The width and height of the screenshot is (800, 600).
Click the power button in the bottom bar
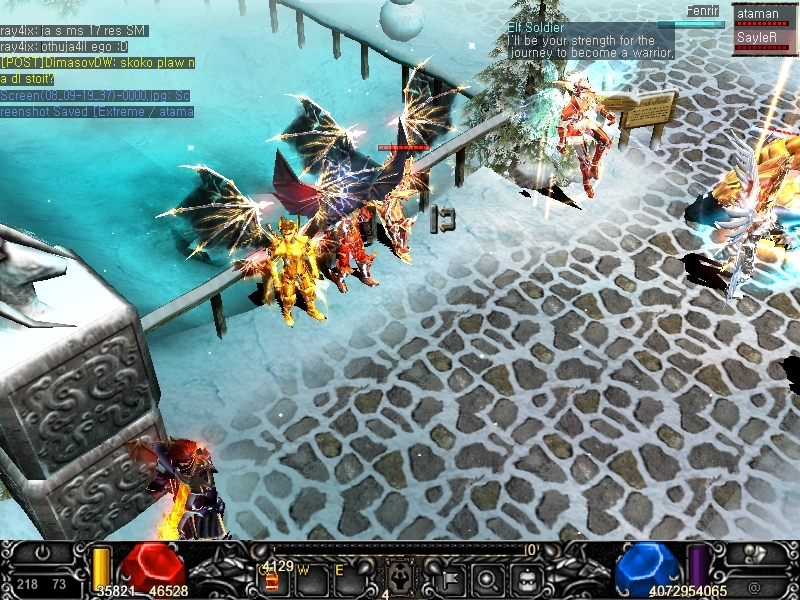pos(42,553)
